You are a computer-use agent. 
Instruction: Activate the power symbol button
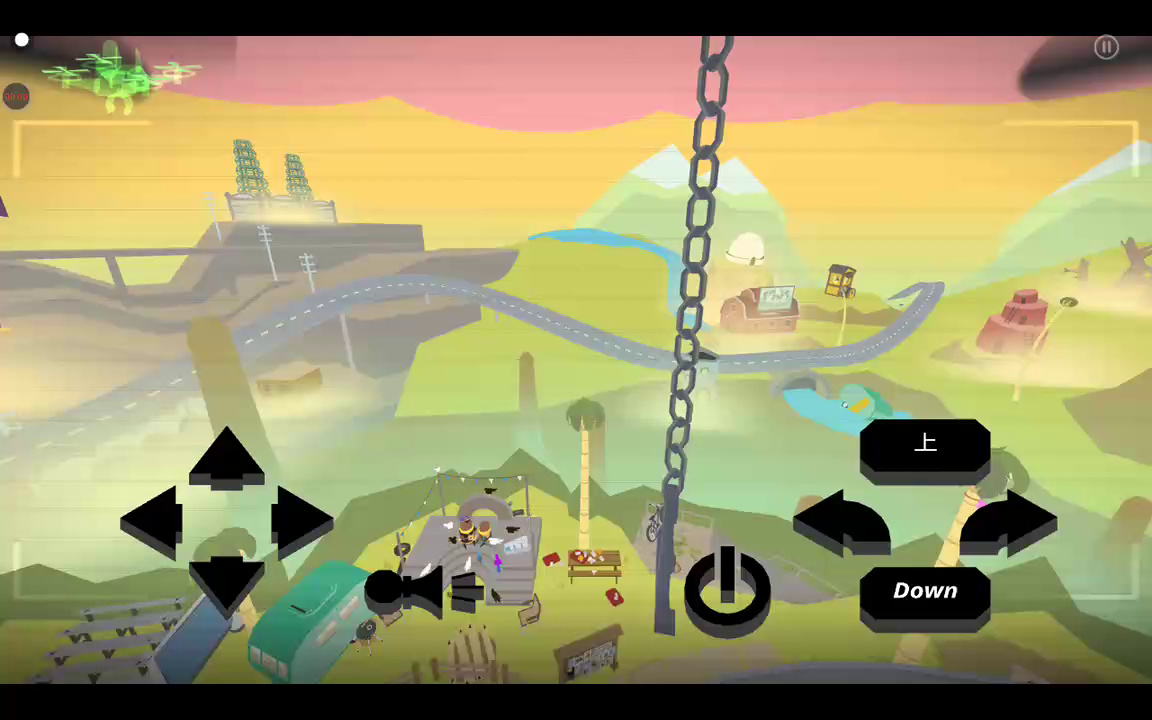pyautogui.click(x=727, y=590)
